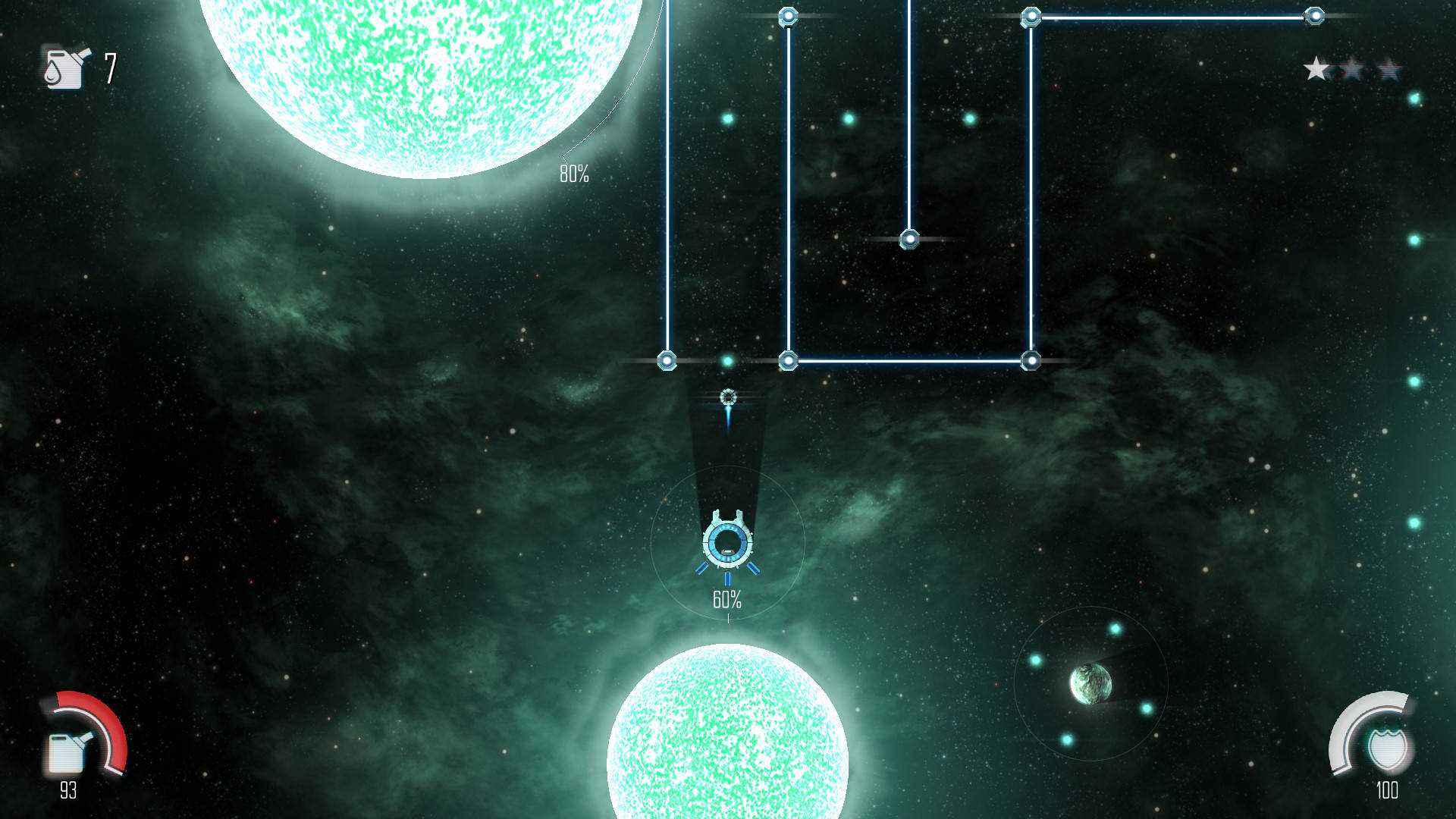Open the 60% label below the ship
Viewport: 1456px width, 819px height.
726,600
